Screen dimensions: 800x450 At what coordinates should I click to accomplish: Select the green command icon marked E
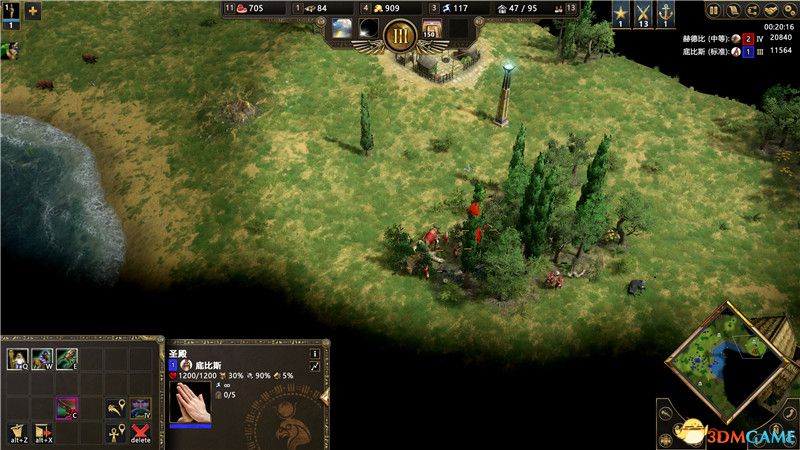[67, 358]
